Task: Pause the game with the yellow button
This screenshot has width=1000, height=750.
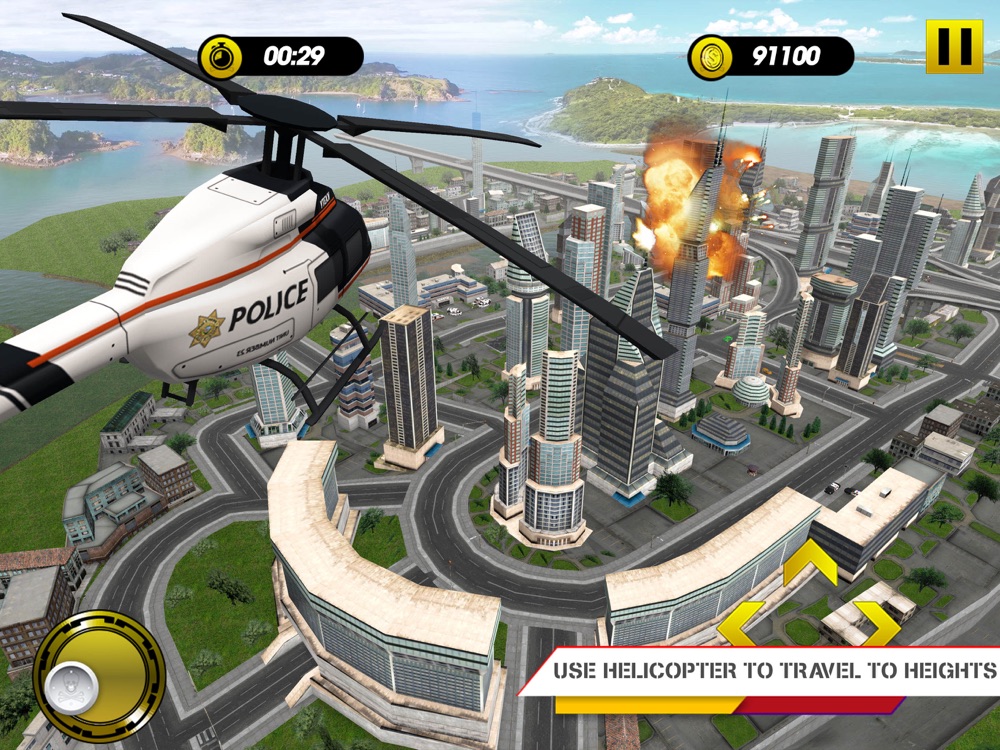Action: (x=954, y=46)
